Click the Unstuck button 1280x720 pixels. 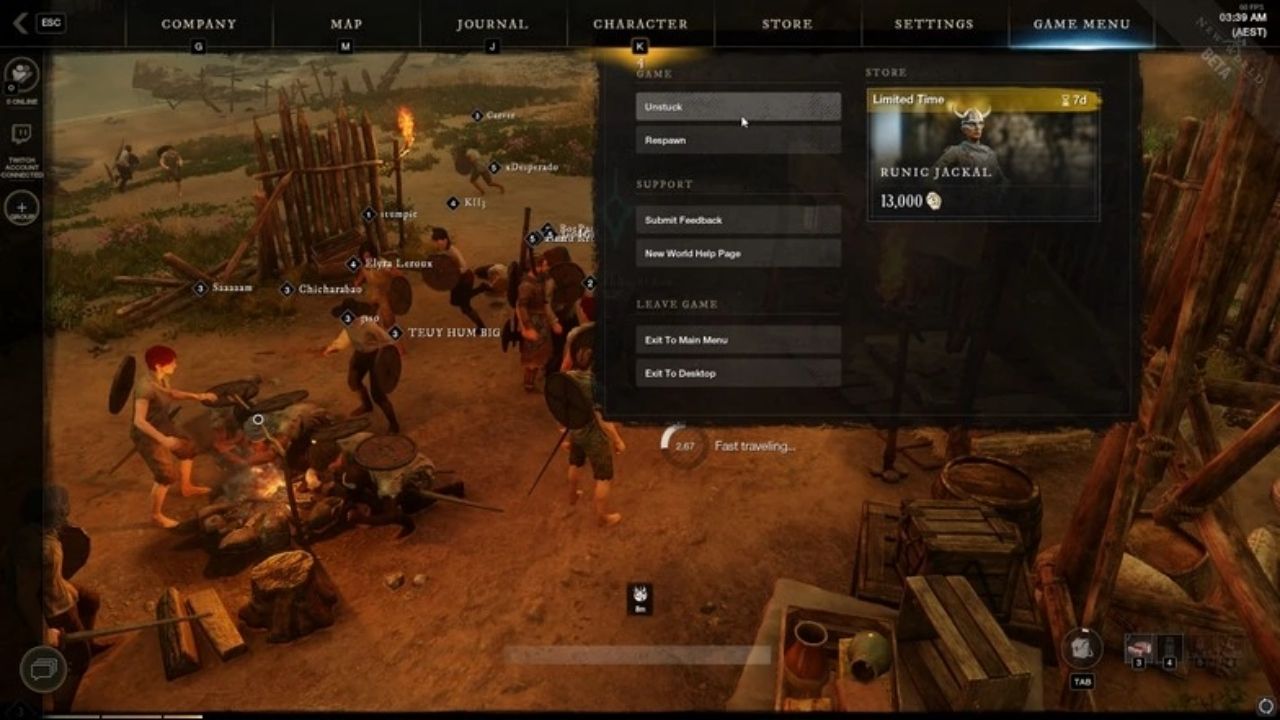pyautogui.click(x=738, y=107)
